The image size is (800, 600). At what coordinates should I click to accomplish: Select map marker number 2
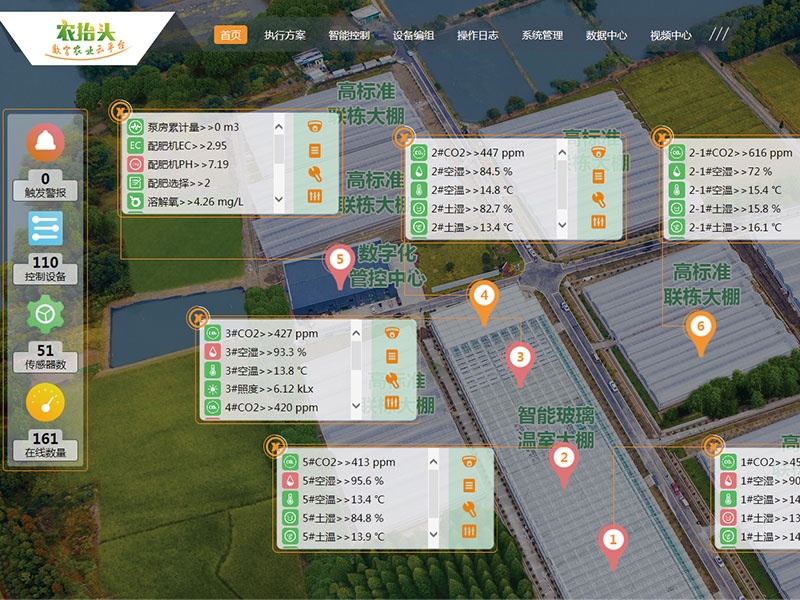(563, 459)
